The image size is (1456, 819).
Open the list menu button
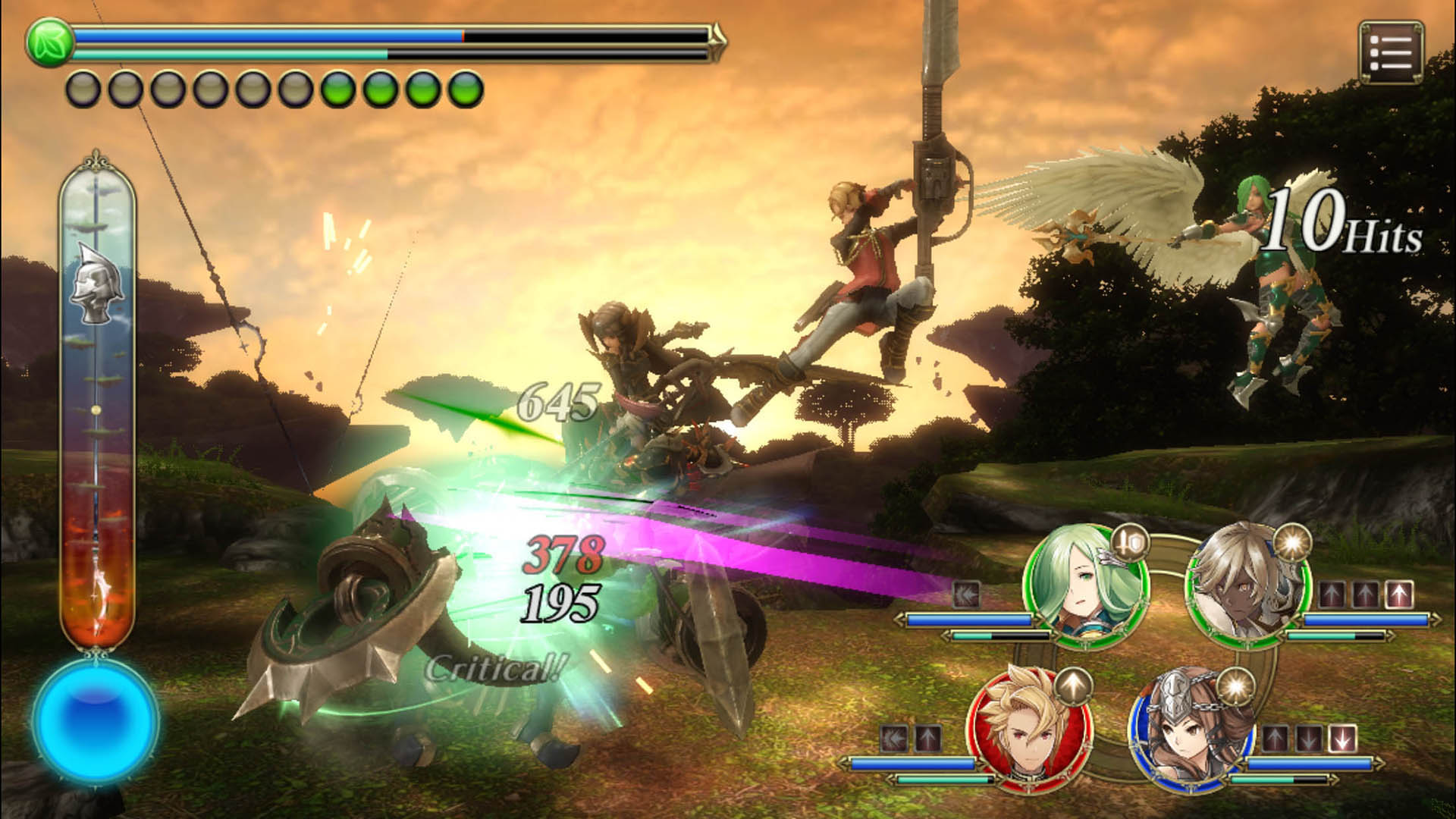(1391, 52)
